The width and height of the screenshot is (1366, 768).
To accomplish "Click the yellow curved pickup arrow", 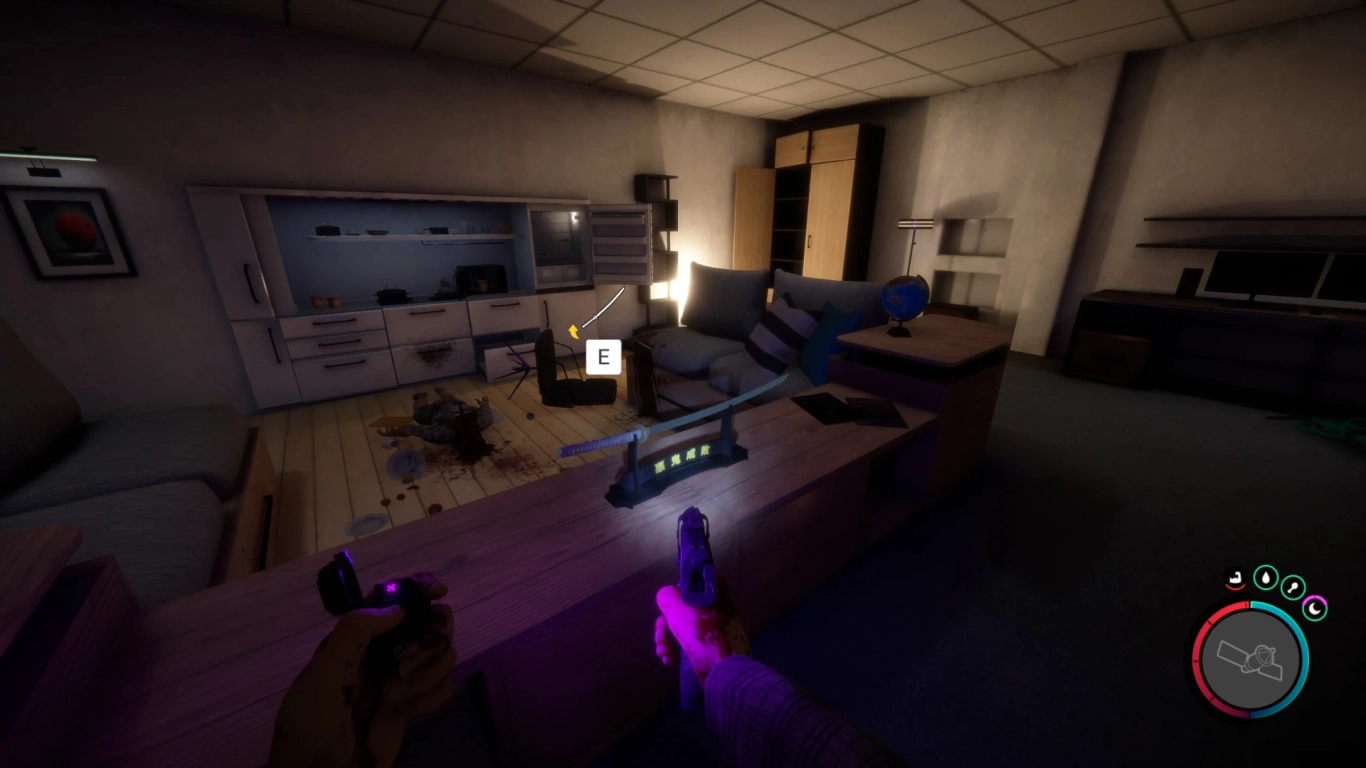I will coord(574,332).
